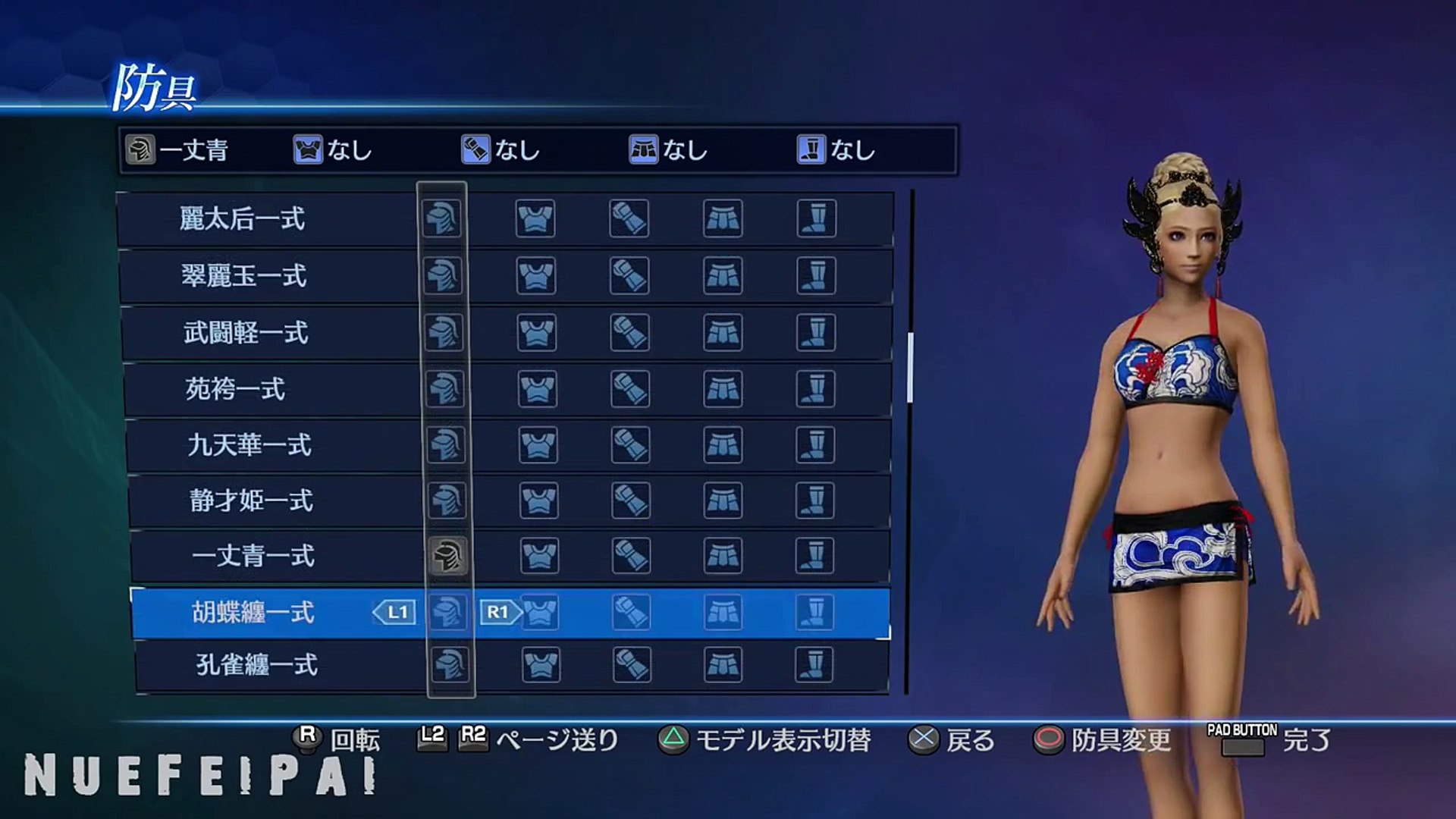The width and height of the screenshot is (1456, 819).
Task: Pick the 九天華一式 waist armor icon
Action: click(x=723, y=445)
